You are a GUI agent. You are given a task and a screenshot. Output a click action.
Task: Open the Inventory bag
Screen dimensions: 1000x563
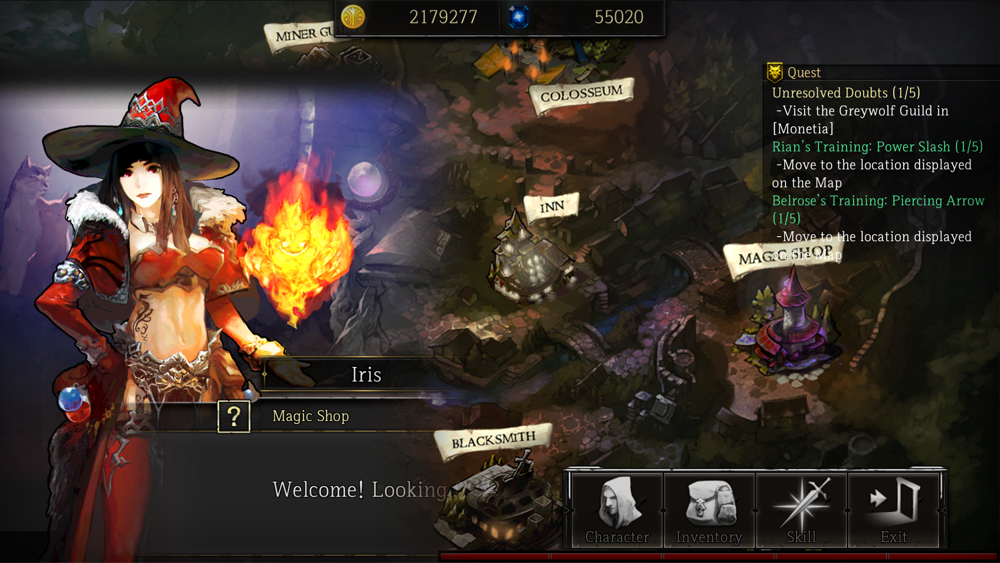pyautogui.click(x=708, y=509)
